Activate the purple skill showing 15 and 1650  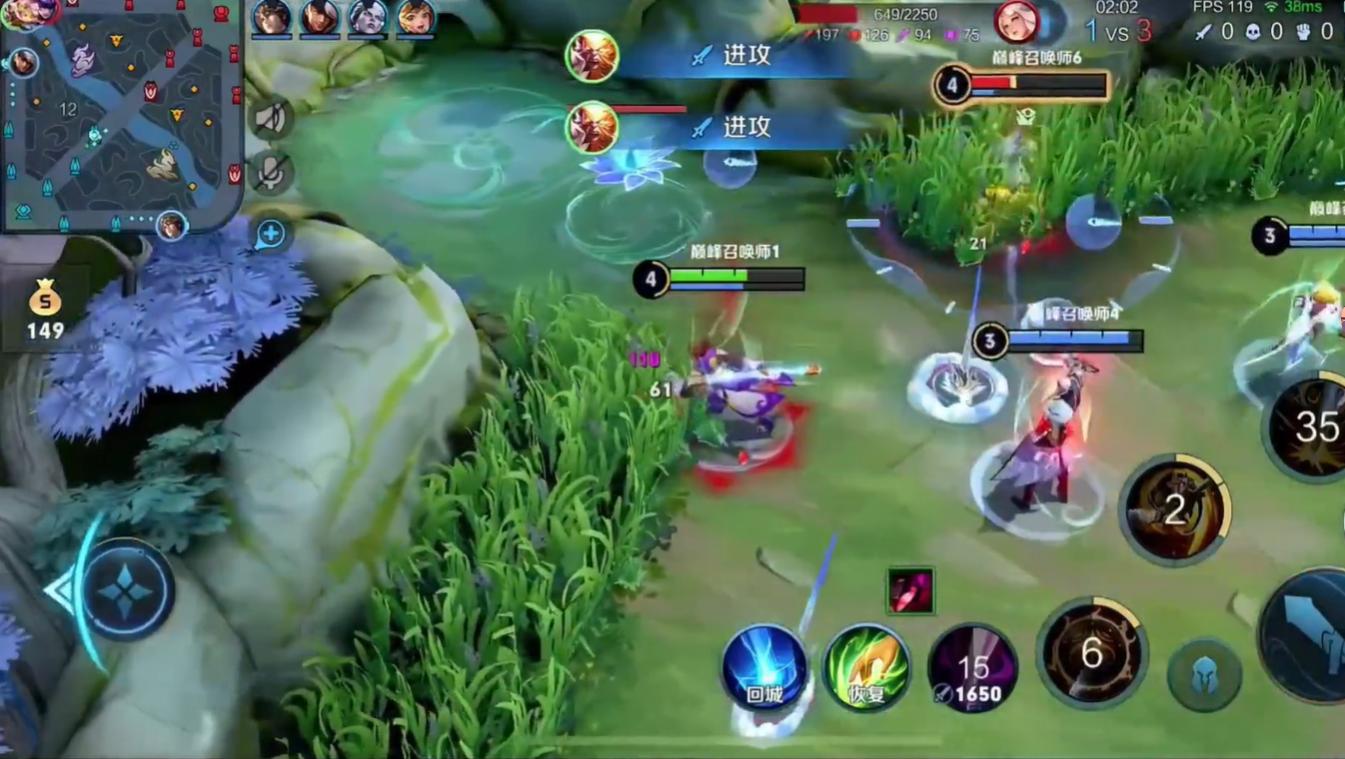click(972, 669)
